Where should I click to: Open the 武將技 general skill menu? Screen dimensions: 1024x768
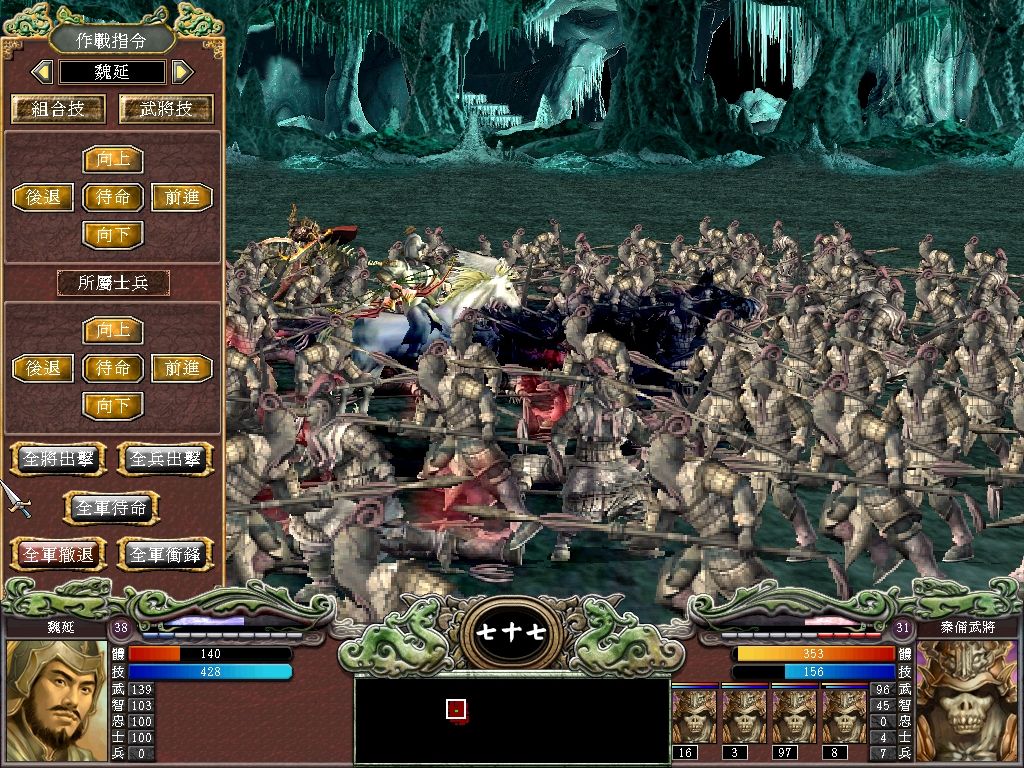(x=166, y=108)
